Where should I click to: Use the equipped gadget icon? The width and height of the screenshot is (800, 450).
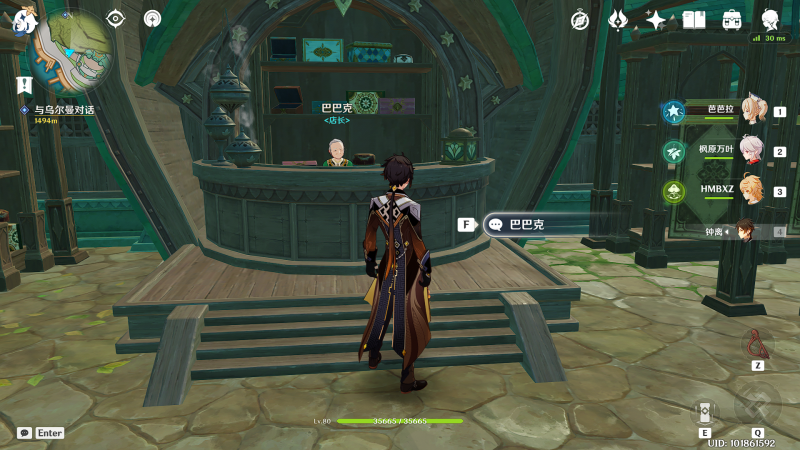tap(757, 346)
